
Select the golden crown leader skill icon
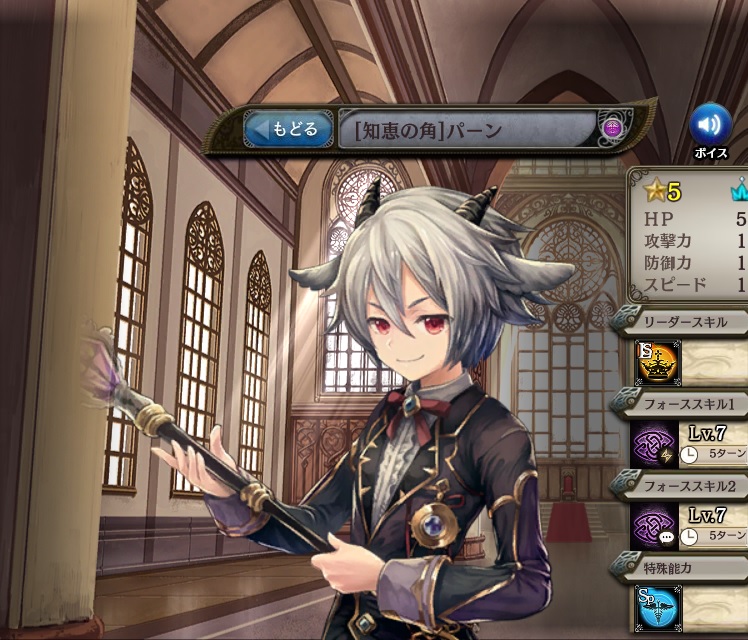point(657,362)
